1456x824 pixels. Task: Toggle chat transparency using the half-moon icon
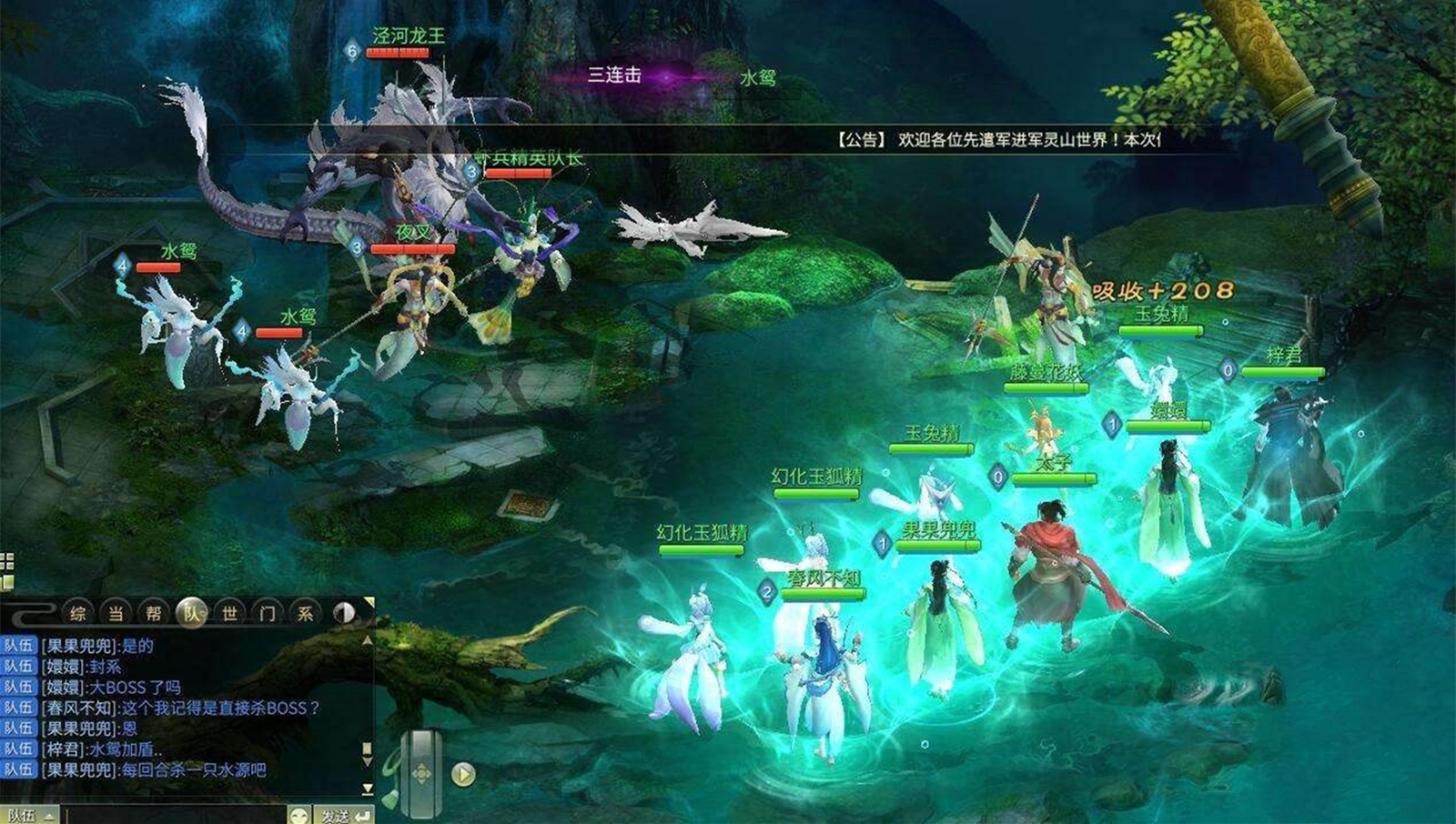pos(346,613)
